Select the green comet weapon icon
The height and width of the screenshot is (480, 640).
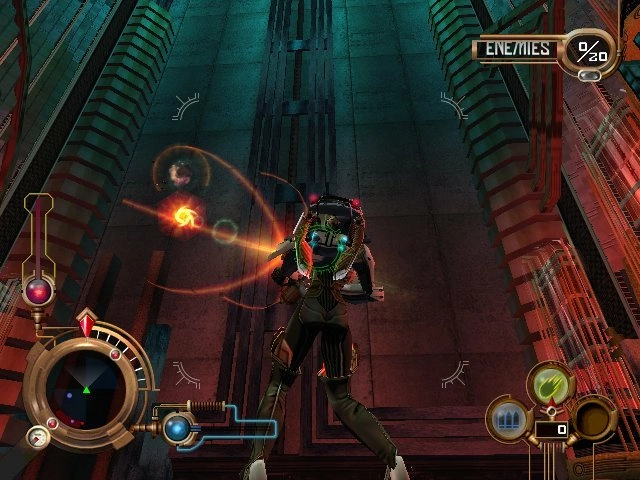551,385
